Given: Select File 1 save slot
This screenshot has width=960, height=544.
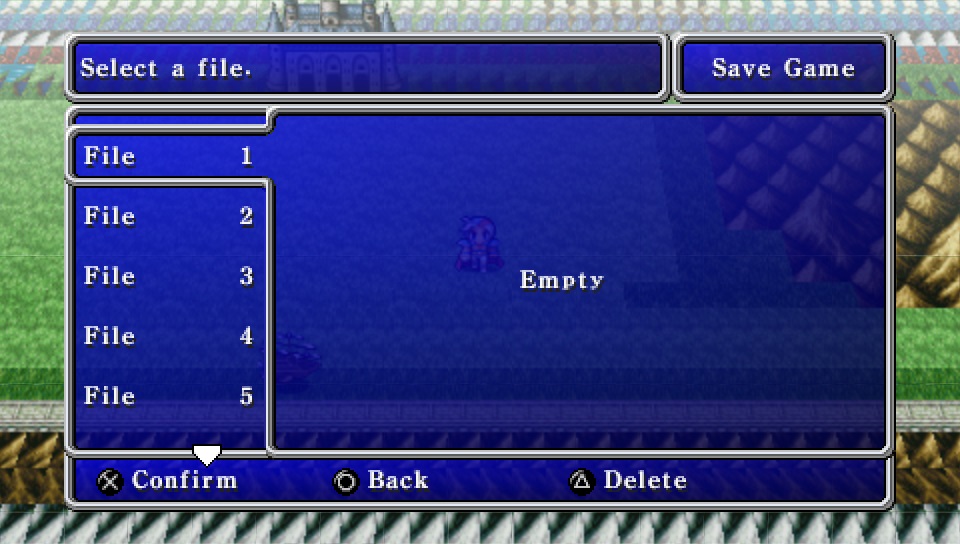Looking at the screenshot, I should 168,156.
